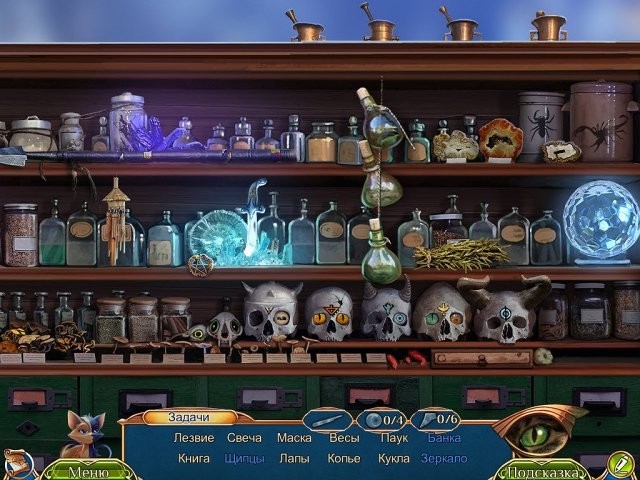640x480 pixels.
Task: Choose the word Паук in the list
Action: click(x=394, y=438)
